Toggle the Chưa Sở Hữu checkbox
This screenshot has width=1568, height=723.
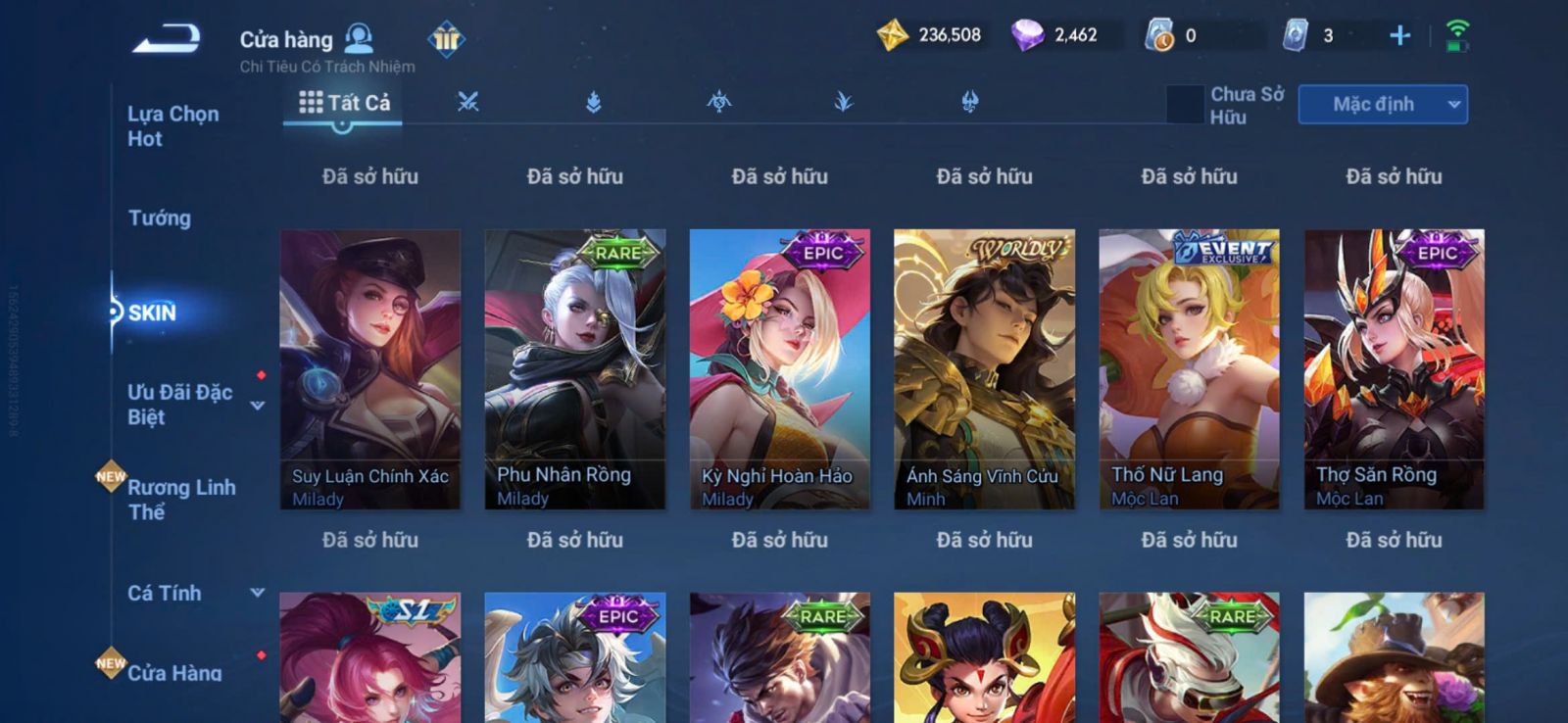pos(1185,105)
